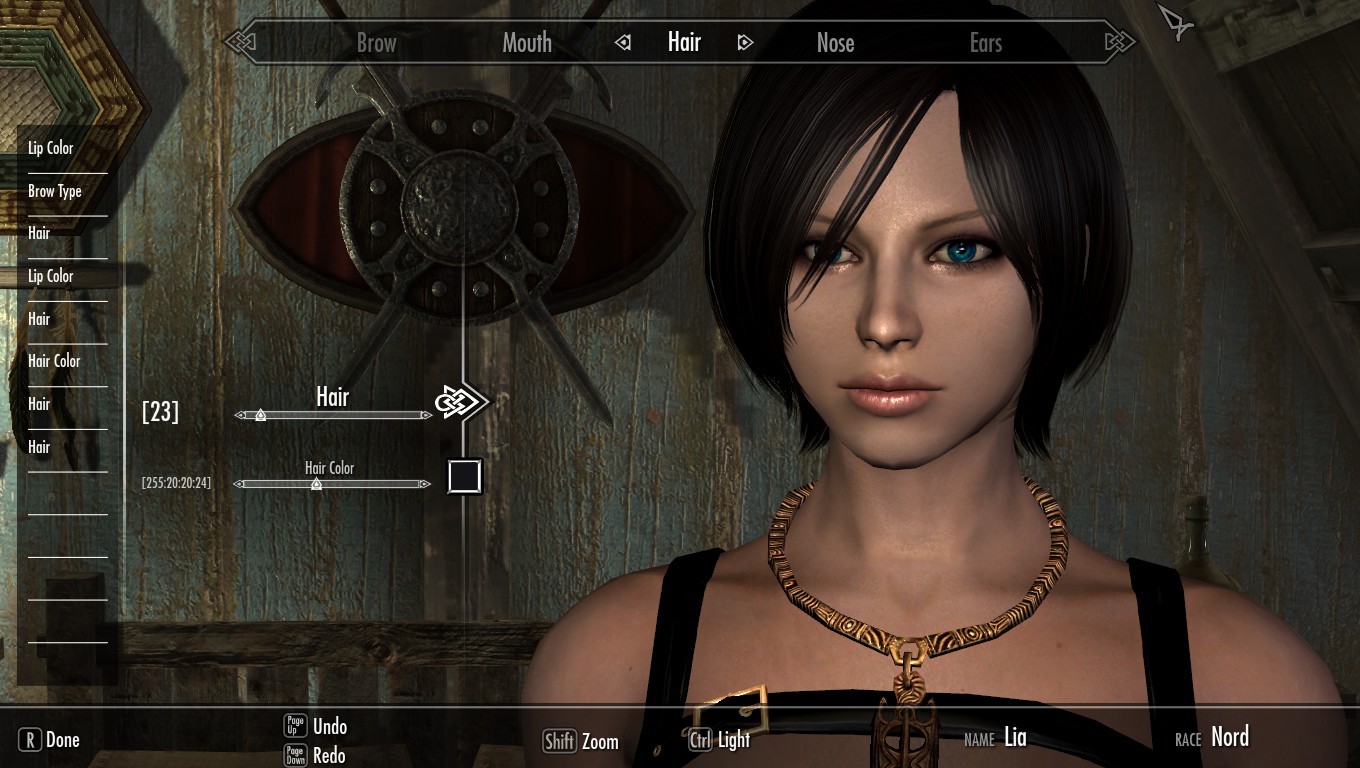Decrease the Hair style slider with its left arrow
Image resolution: width=1360 pixels, height=768 pixels.
[x=239, y=415]
